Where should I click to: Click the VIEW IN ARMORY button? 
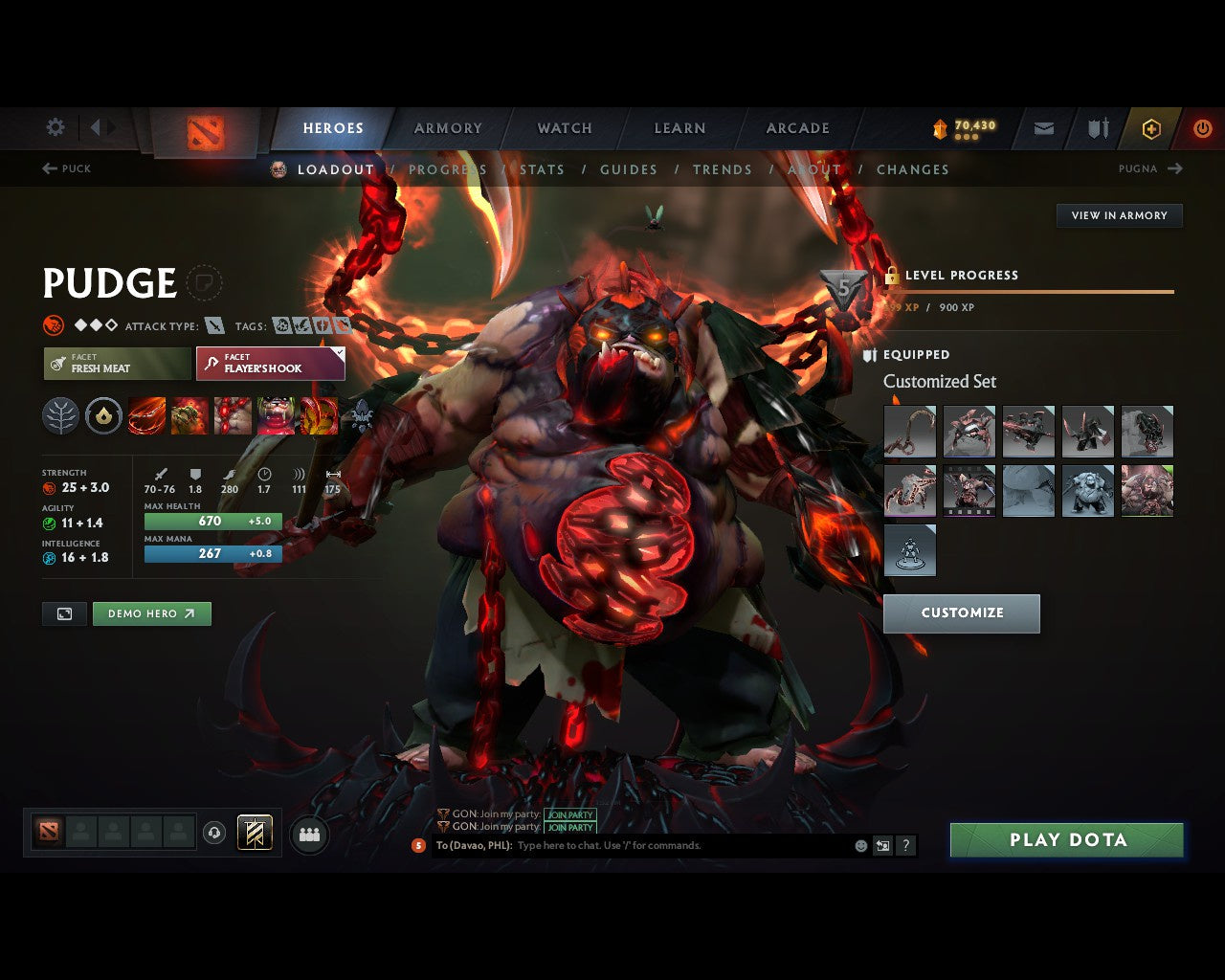tap(1119, 215)
